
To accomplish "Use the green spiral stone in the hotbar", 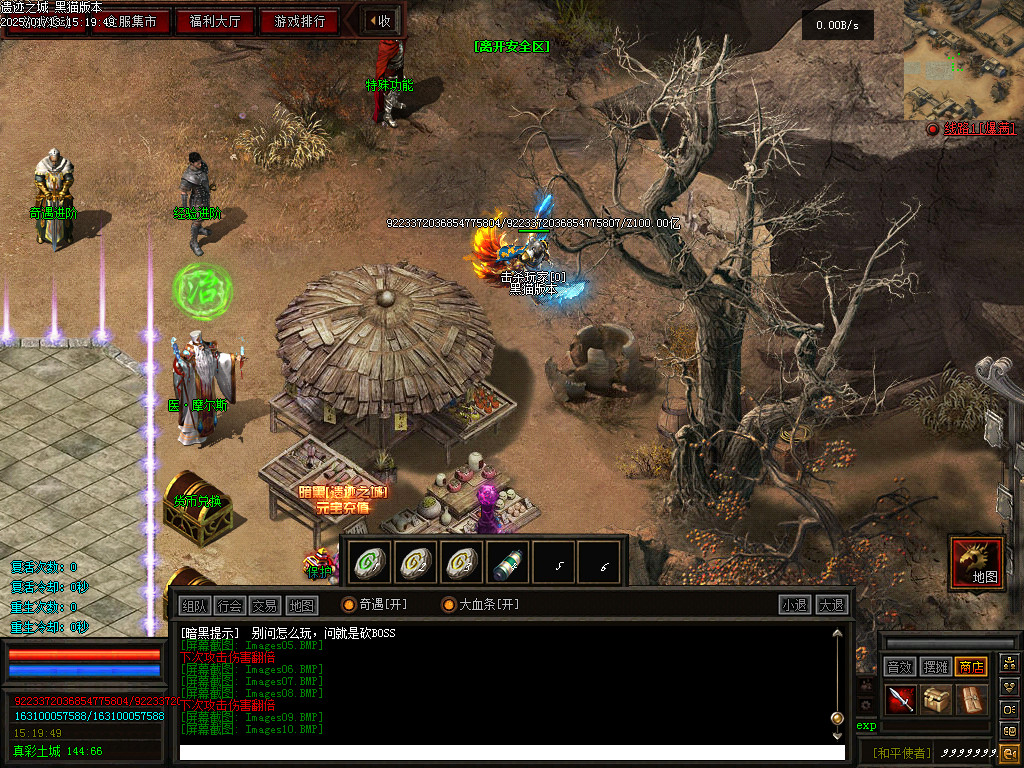I will pyautogui.click(x=371, y=563).
